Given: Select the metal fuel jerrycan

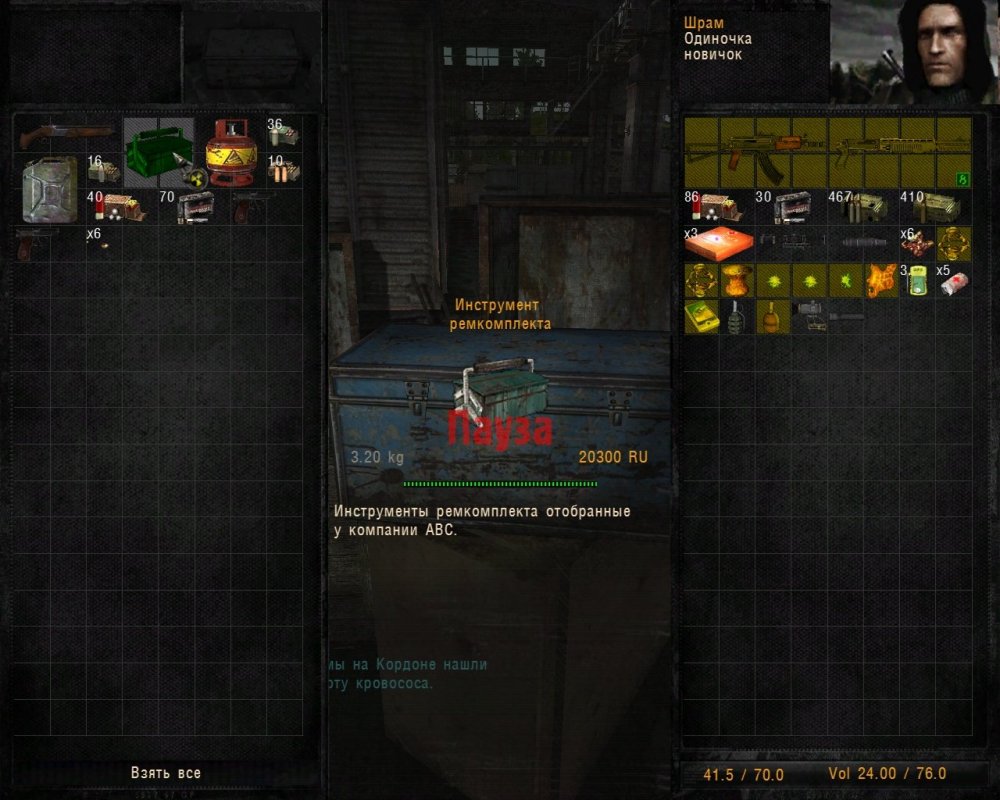Looking at the screenshot, I should point(50,189).
